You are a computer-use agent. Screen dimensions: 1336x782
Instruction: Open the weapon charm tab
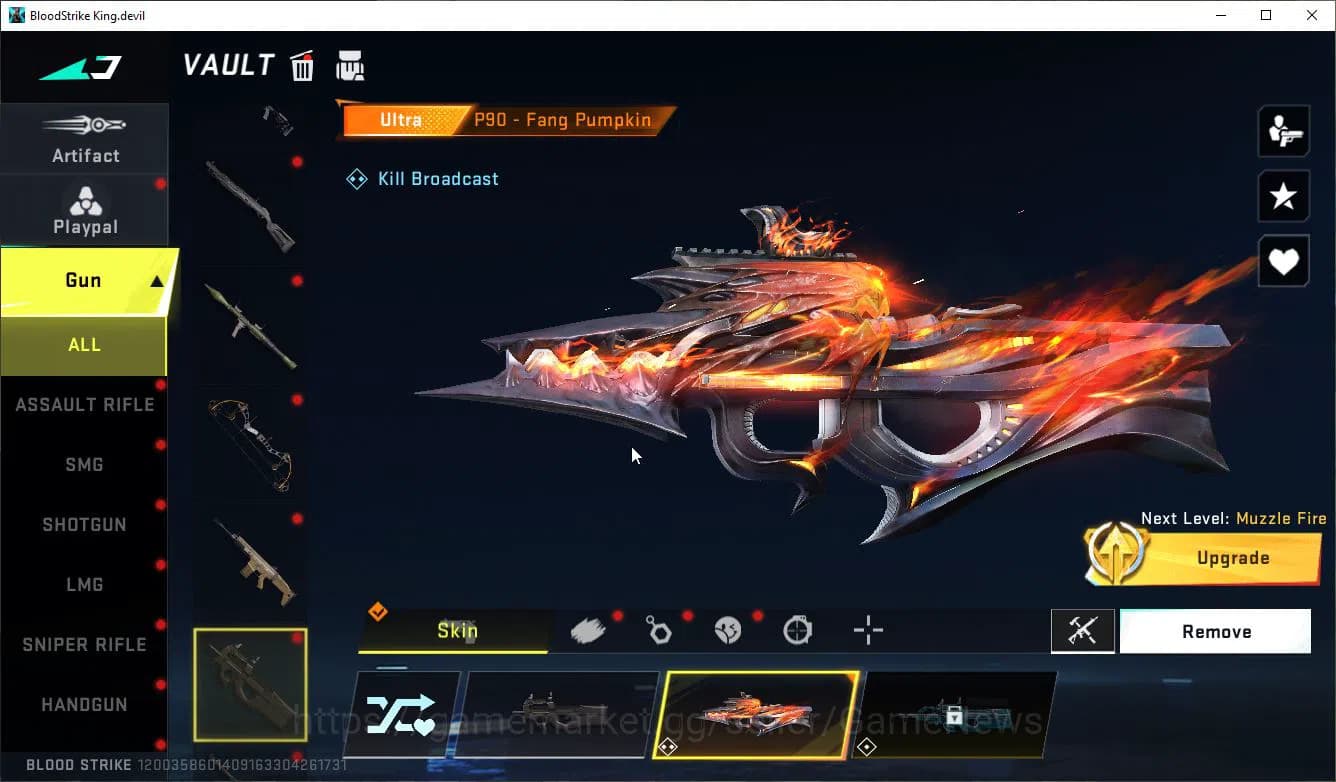click(x=659, y=630)
